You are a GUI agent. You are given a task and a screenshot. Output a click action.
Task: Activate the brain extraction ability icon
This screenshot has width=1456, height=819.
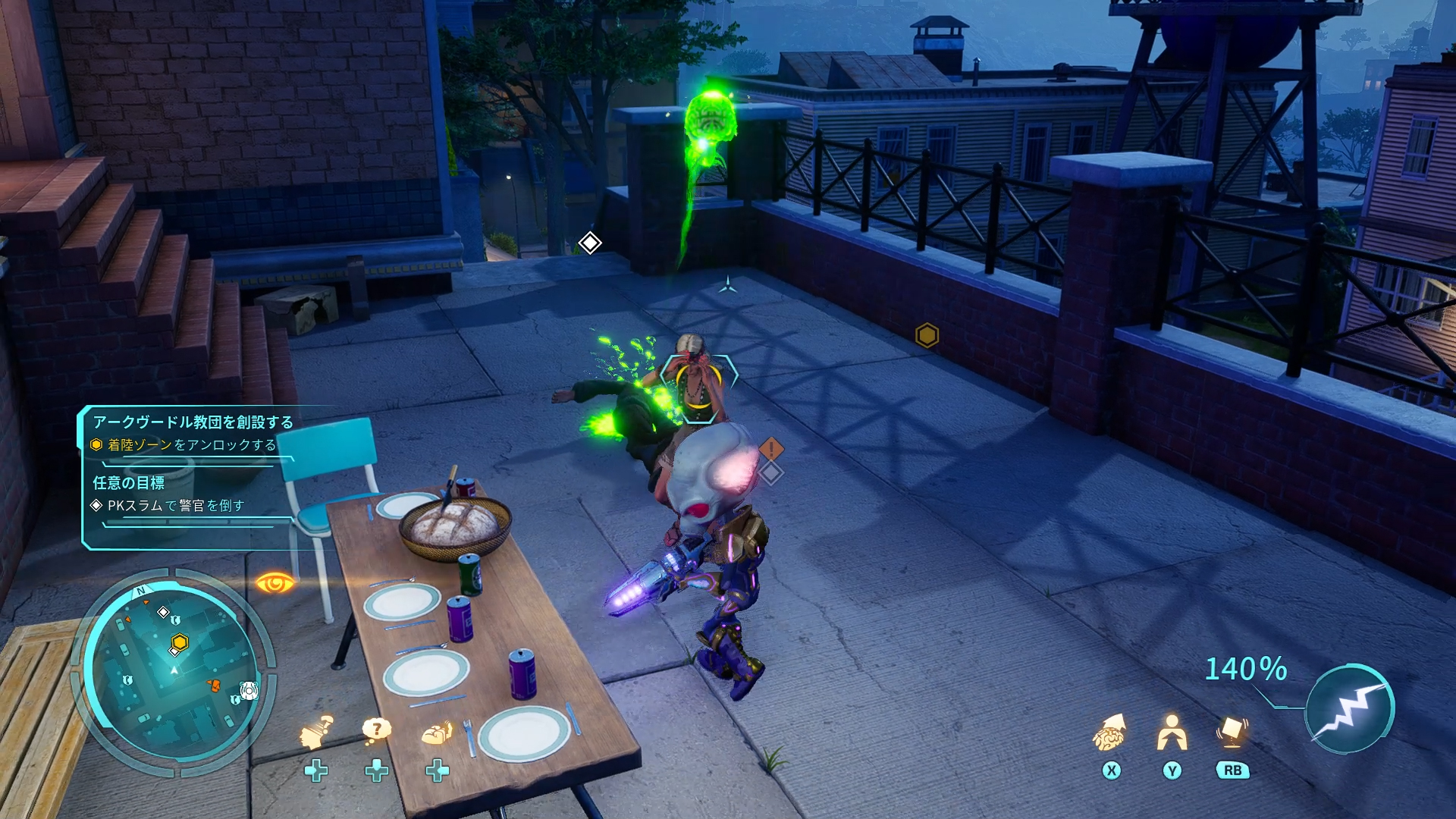point(1109,733)
